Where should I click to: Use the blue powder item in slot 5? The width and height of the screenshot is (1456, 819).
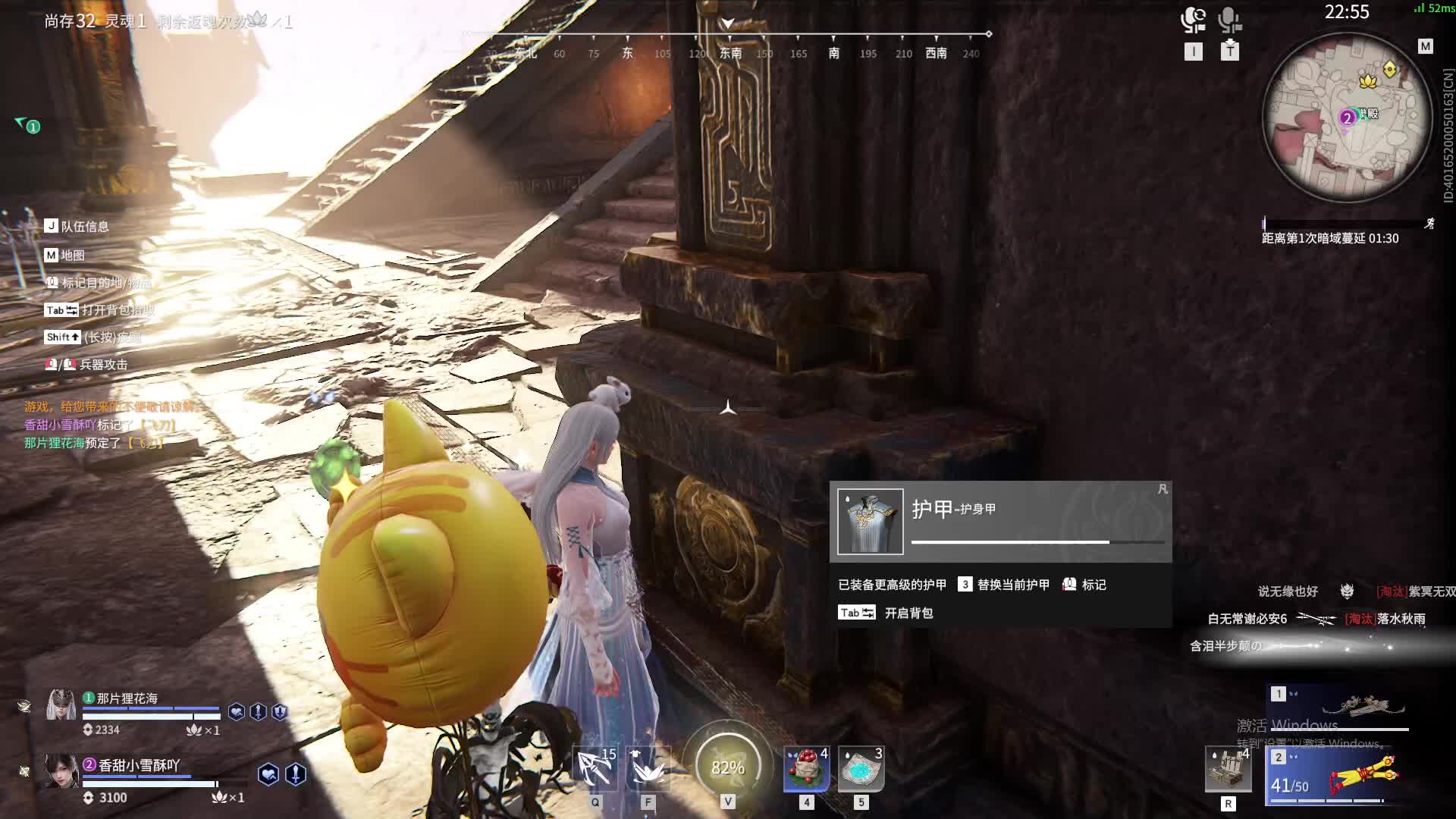(861, 769)
